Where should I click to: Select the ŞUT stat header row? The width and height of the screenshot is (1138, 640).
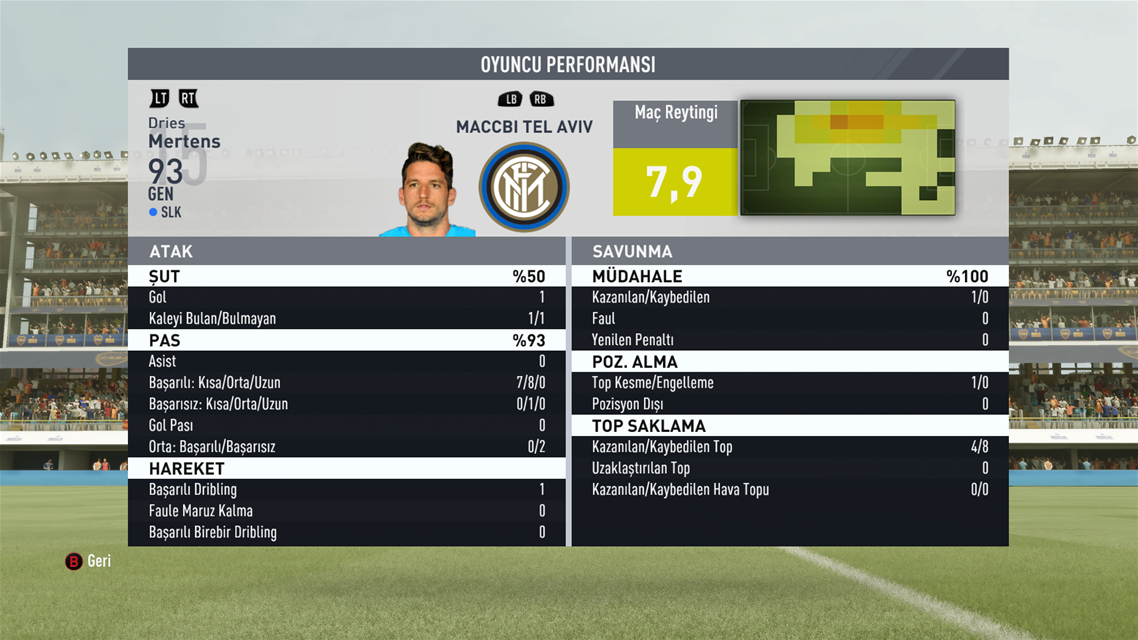pos(346,276)
